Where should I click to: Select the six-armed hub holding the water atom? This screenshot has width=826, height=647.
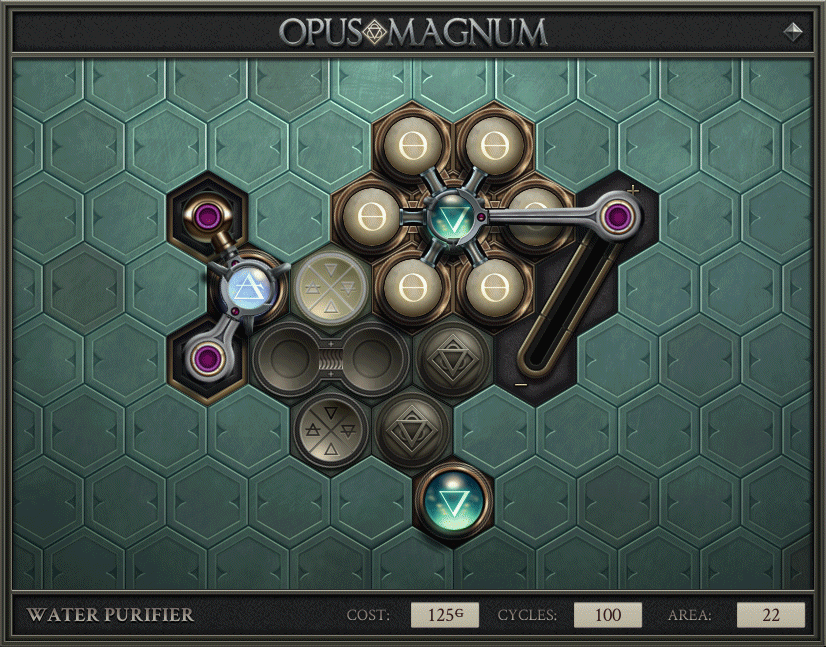pyautogui.click(x=452, y=217)
